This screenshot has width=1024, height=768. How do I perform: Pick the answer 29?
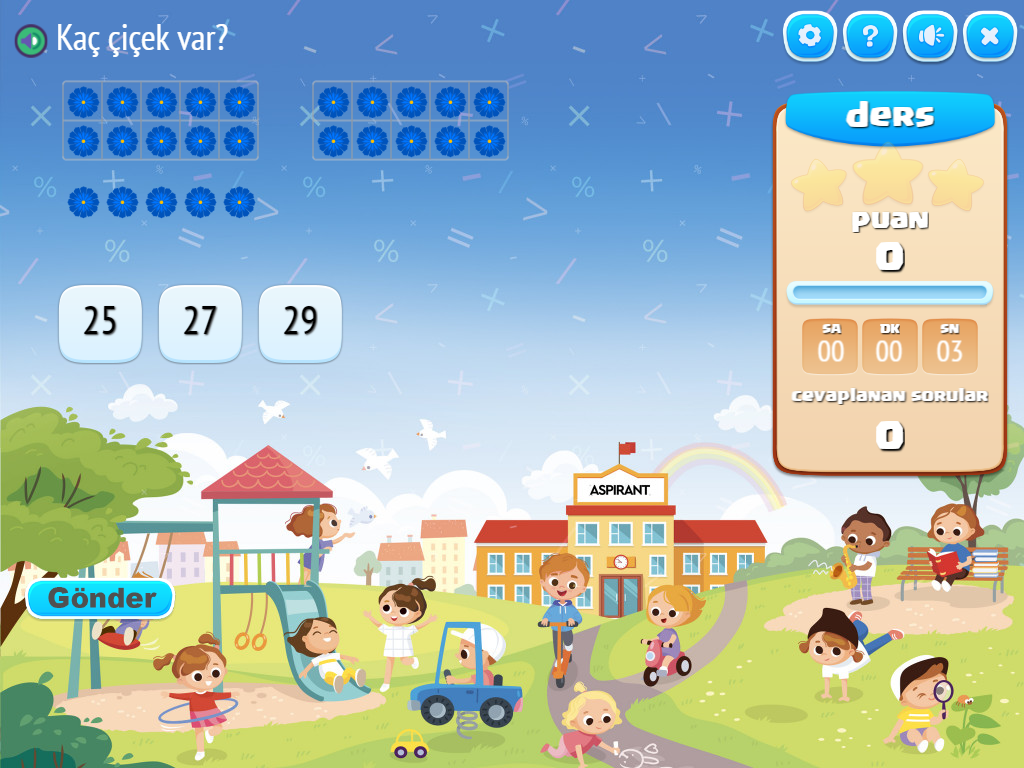300,322
